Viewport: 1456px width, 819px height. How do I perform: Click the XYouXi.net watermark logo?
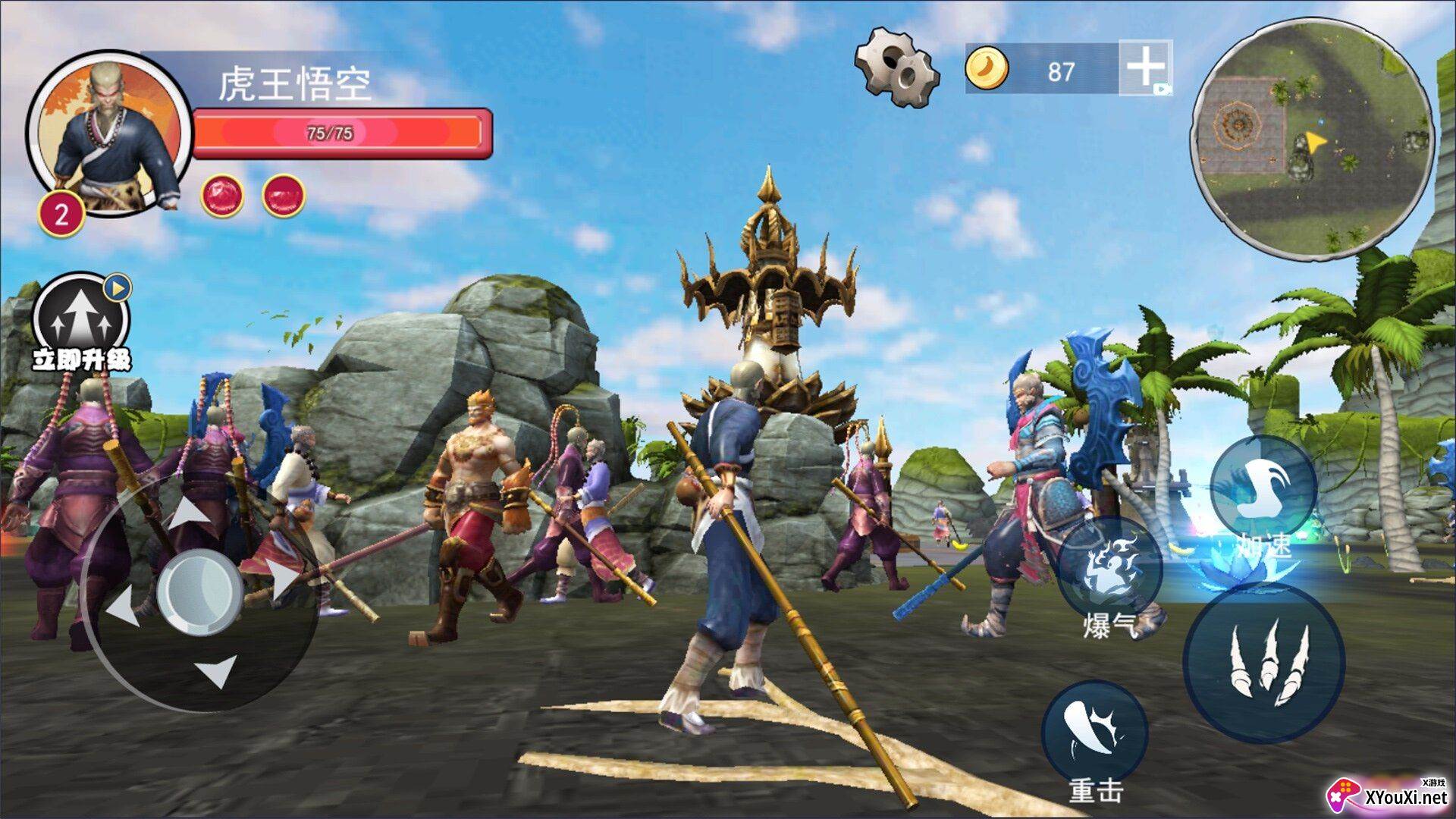[1388, 795]
